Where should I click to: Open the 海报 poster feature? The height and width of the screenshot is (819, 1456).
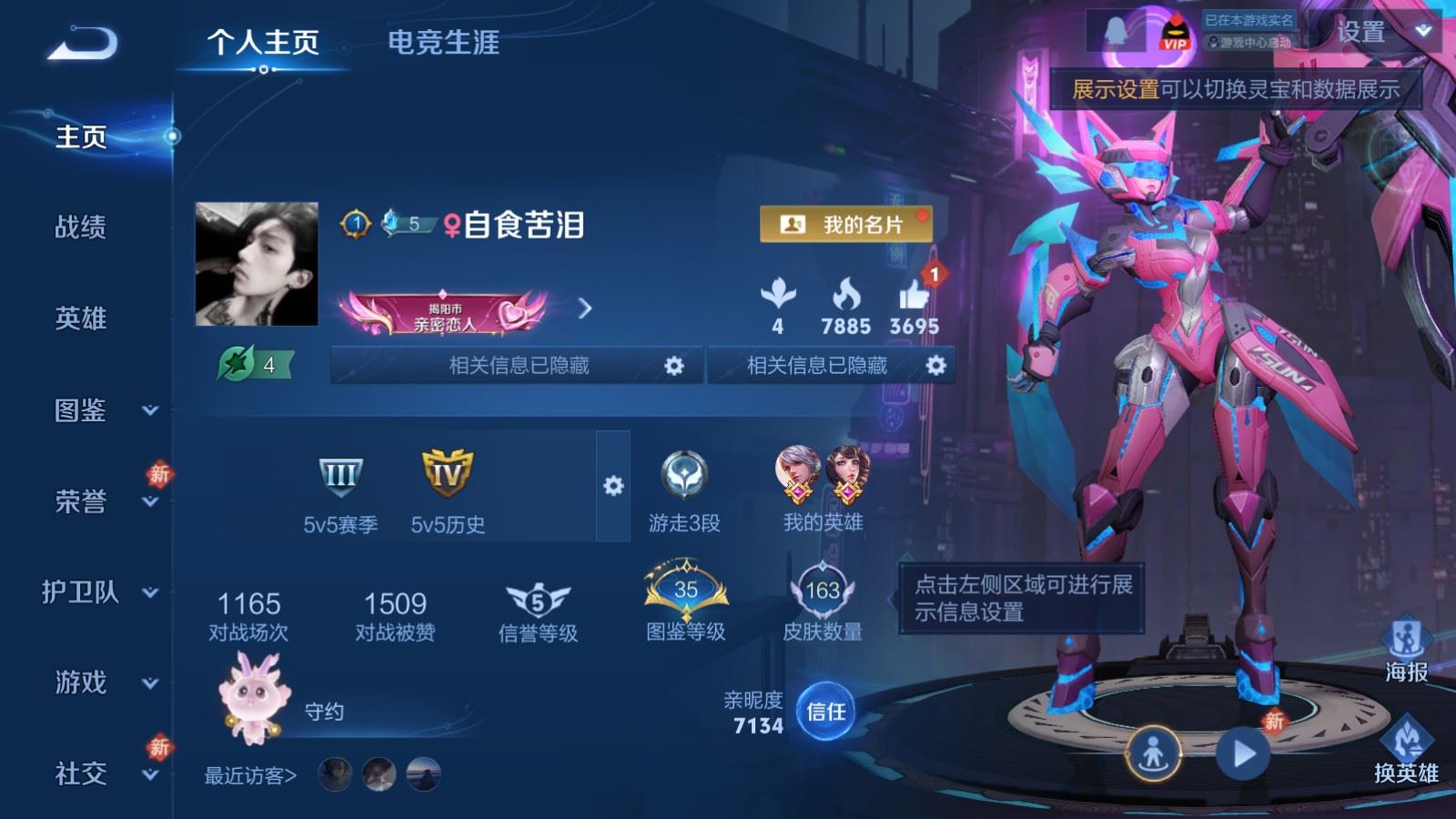pyautogui.click(x=1406, y=648)
